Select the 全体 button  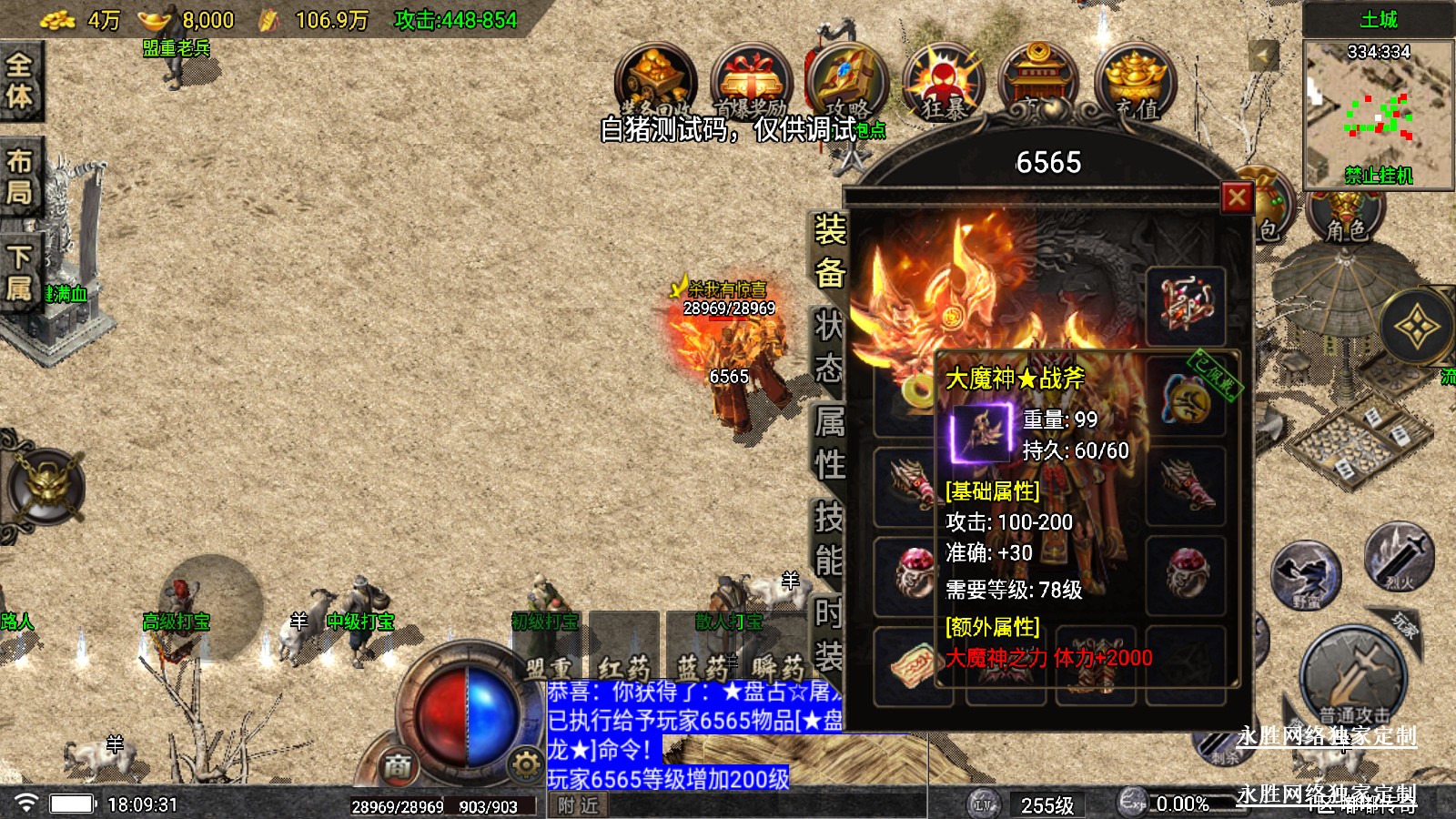click(20, 81)
